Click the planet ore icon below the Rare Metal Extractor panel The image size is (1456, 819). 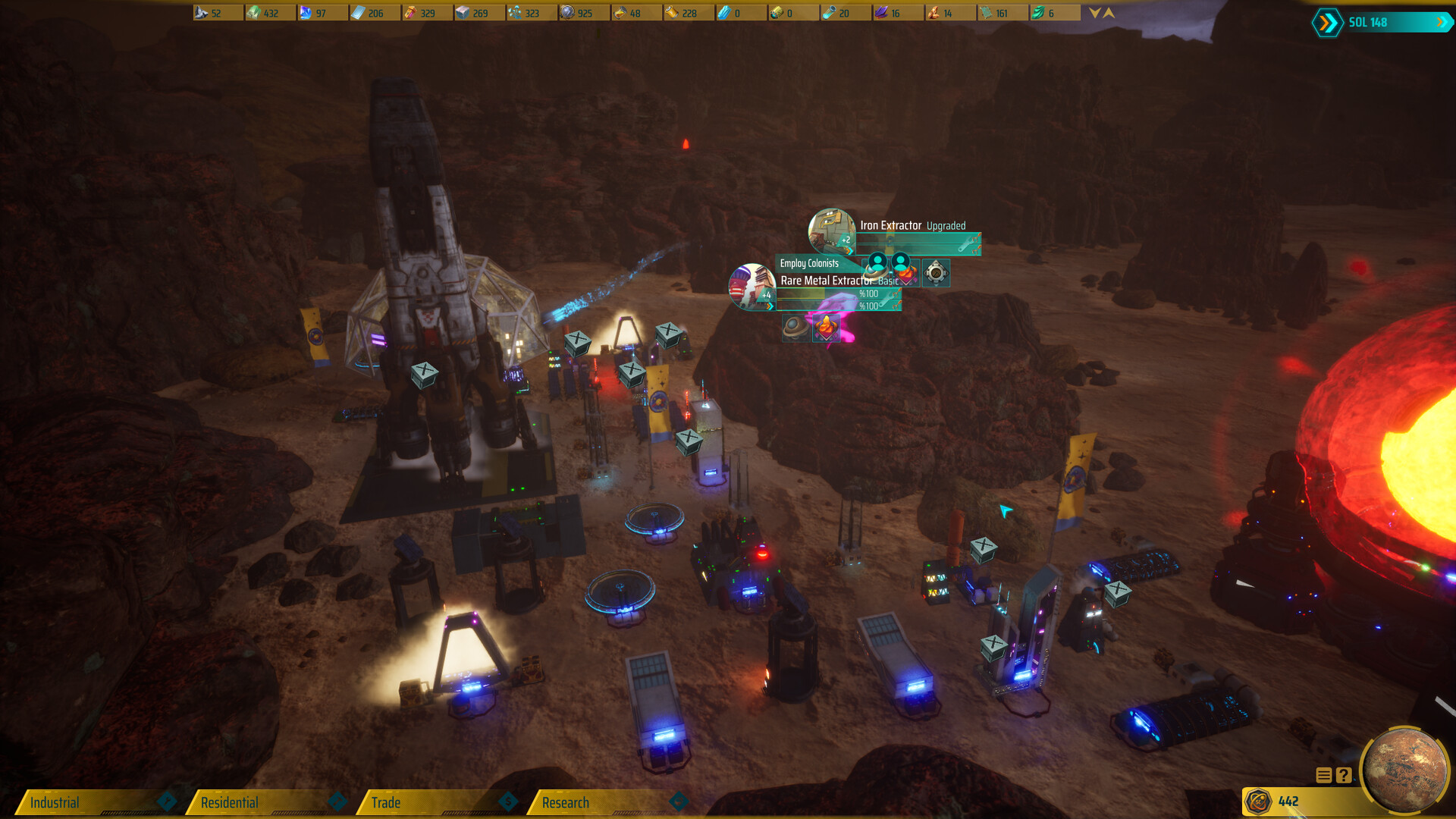(795, 329)
